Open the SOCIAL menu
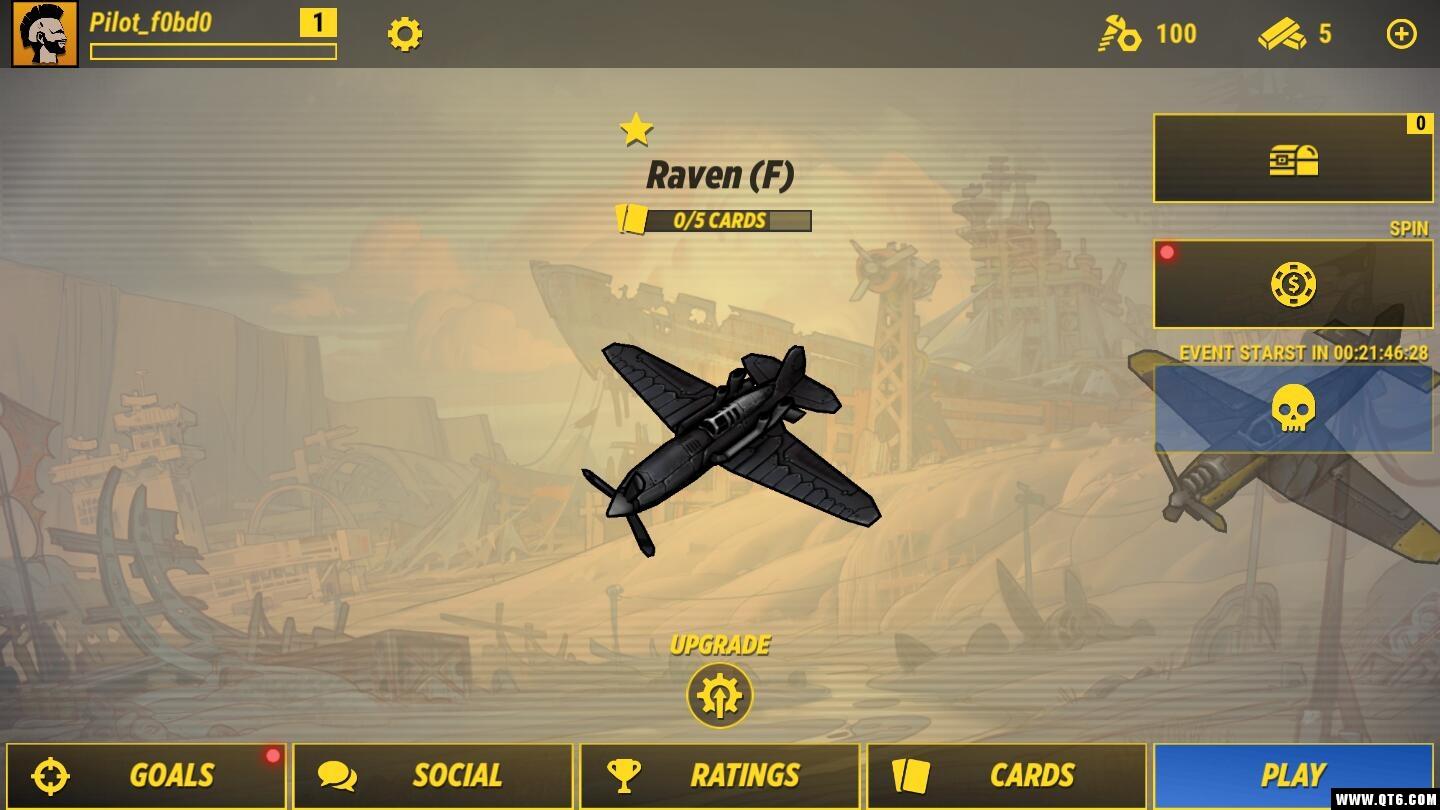 [x=432, y=775]
